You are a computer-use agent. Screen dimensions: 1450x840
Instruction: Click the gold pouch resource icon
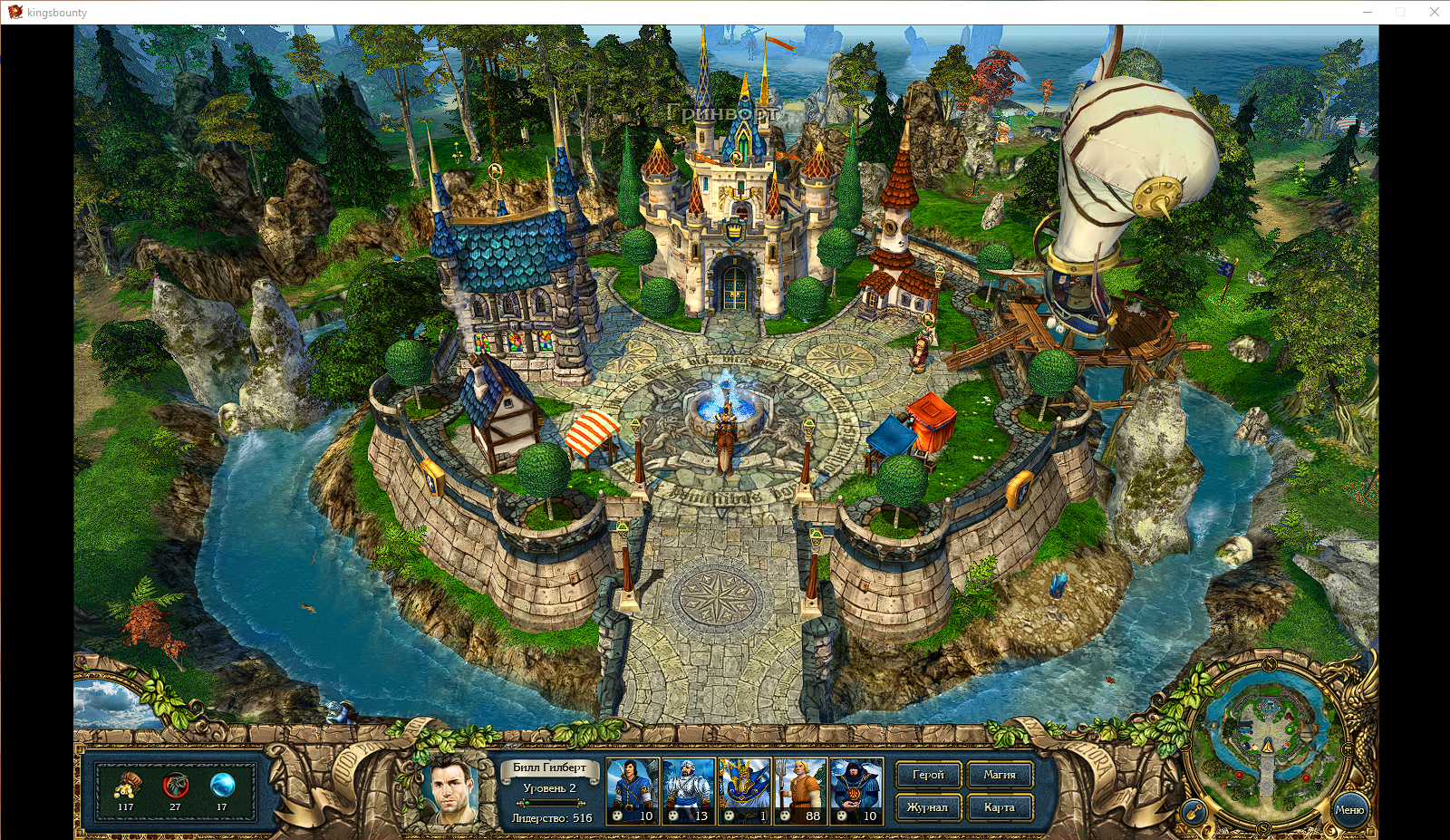pyautogui.click(x=127, y=785)
